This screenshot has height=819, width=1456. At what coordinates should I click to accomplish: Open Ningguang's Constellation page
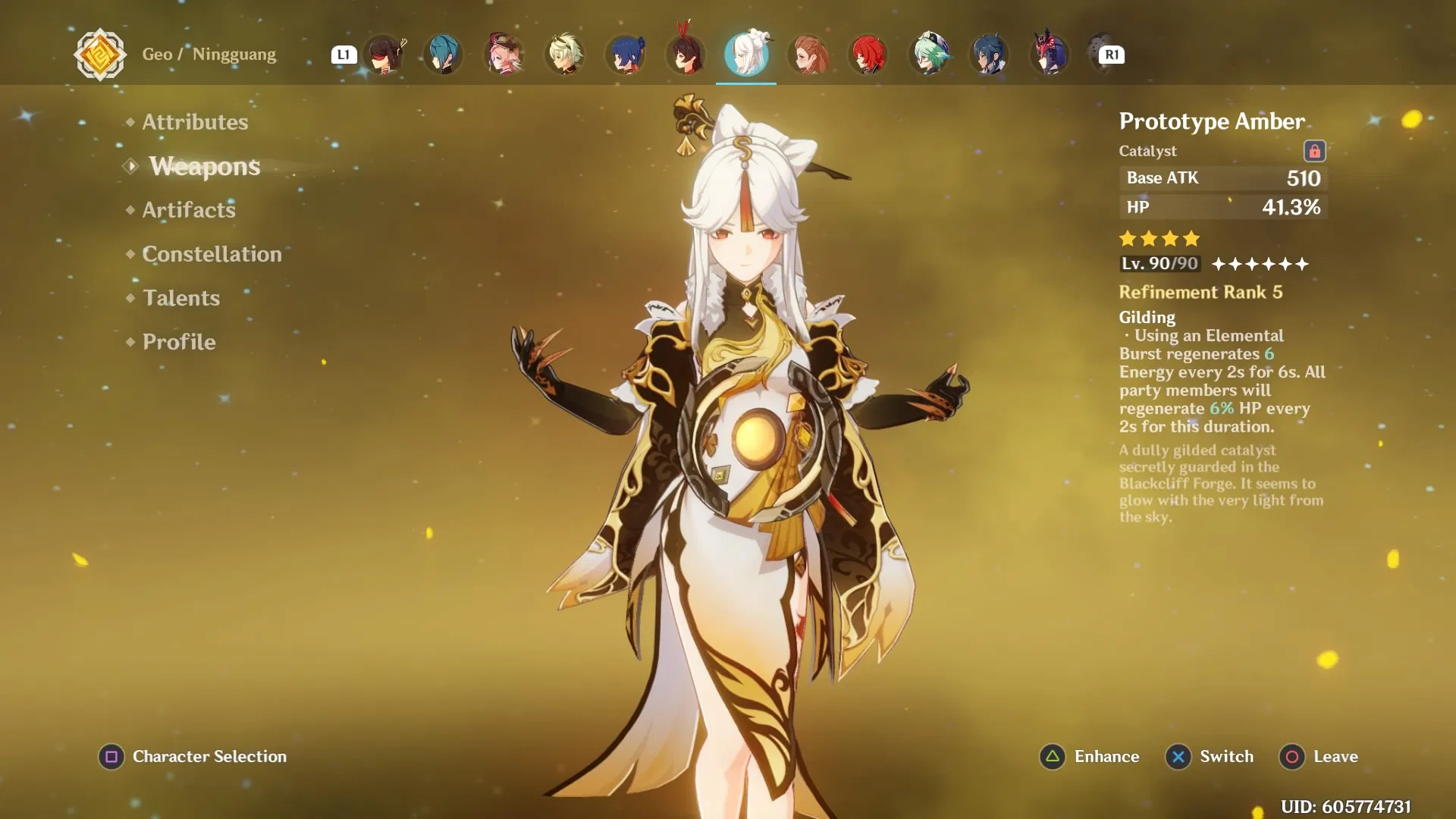click(x=212, y=254)
